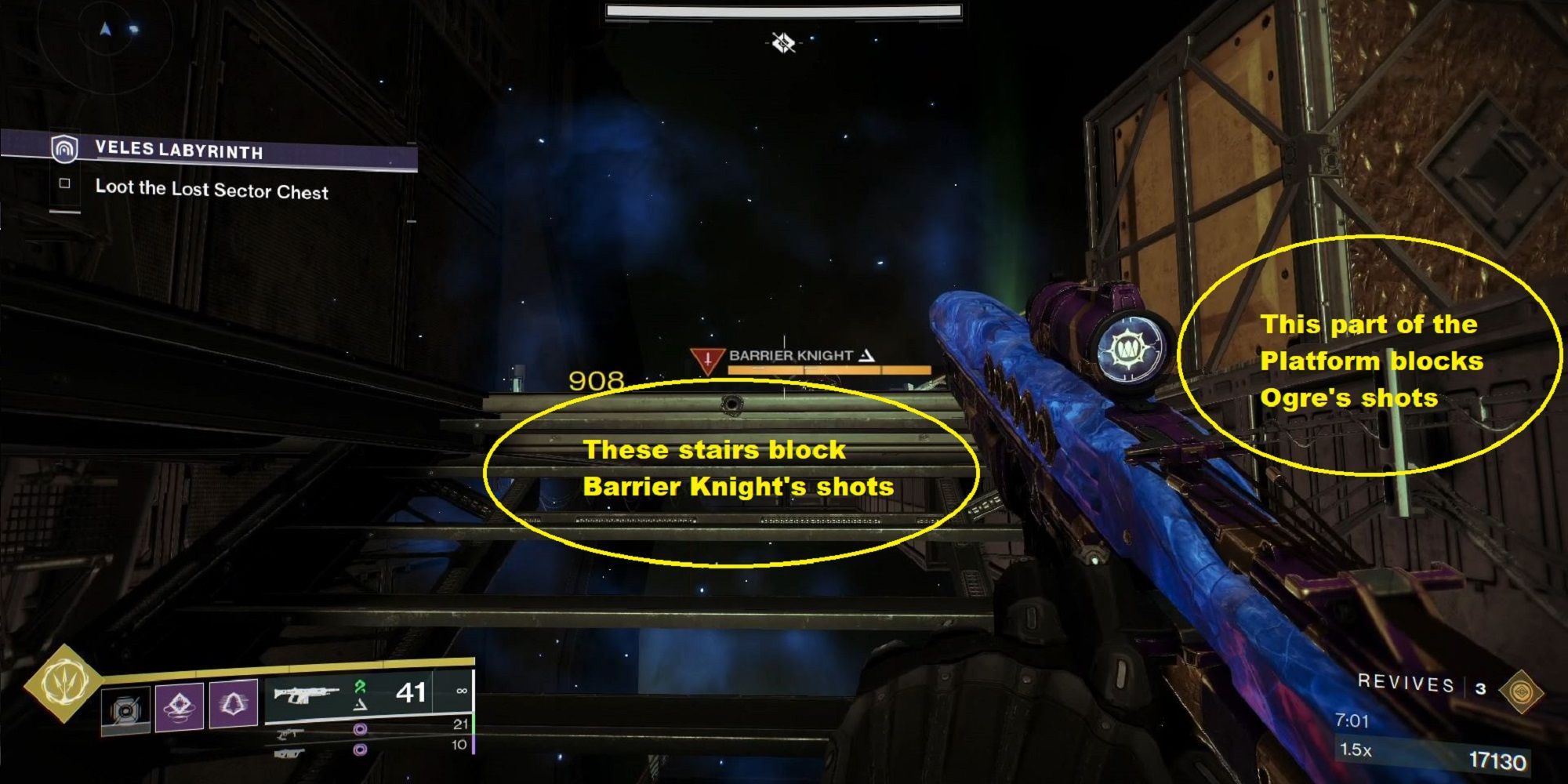
Task: Use the purple hooded class ability icon
Action: 233,704
